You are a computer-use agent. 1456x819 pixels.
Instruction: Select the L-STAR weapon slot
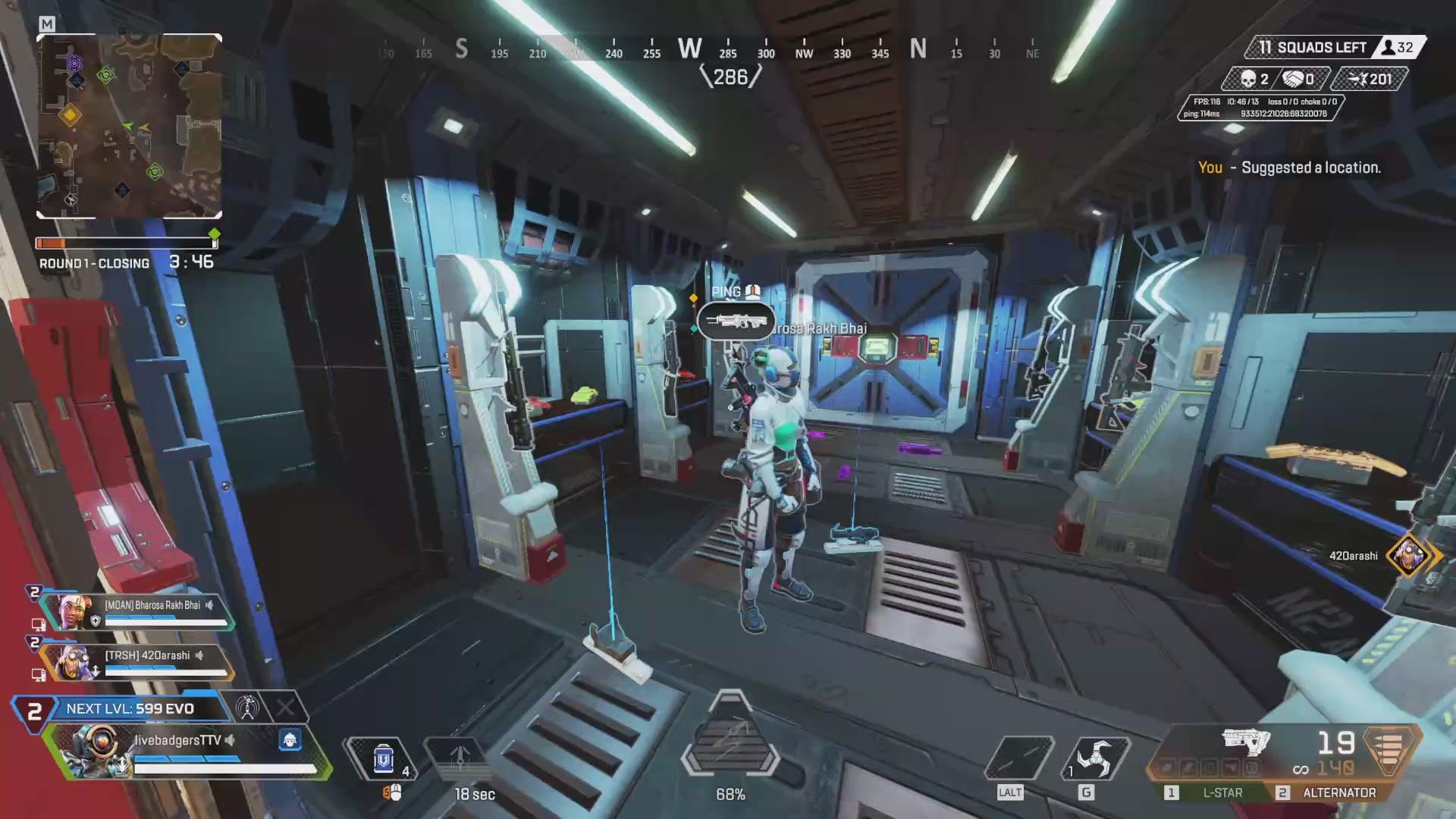(1213, 792)
